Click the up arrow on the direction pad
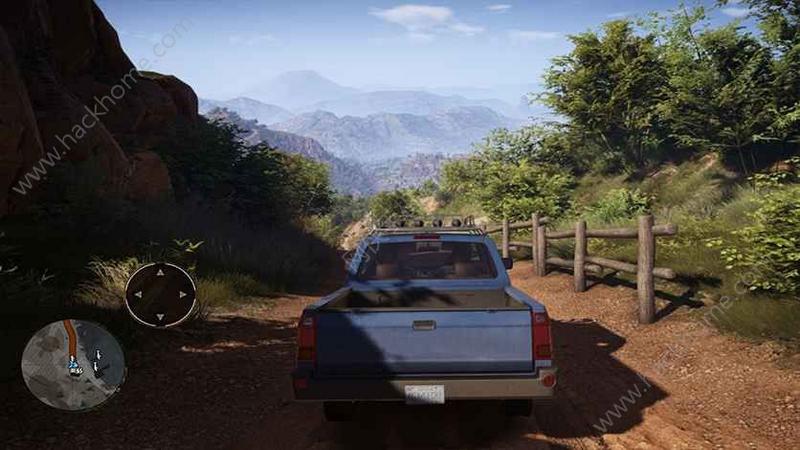 [x=160, y=273]
